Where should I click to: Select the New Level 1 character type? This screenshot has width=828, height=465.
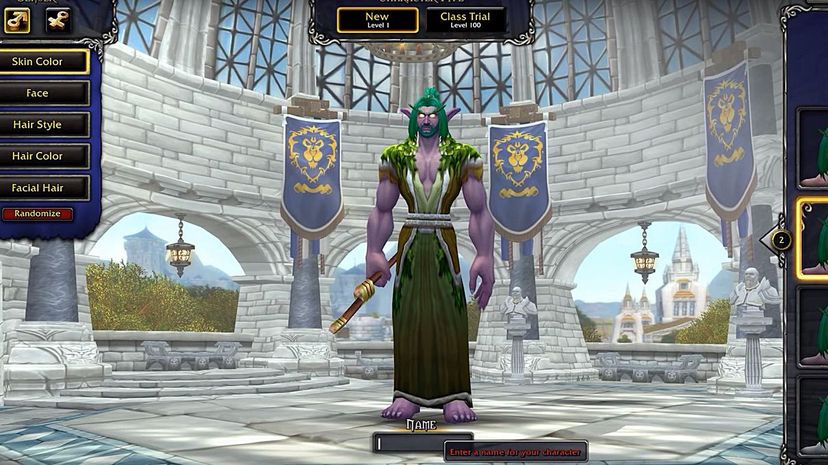pyautogui.click(x=377, y=20)
